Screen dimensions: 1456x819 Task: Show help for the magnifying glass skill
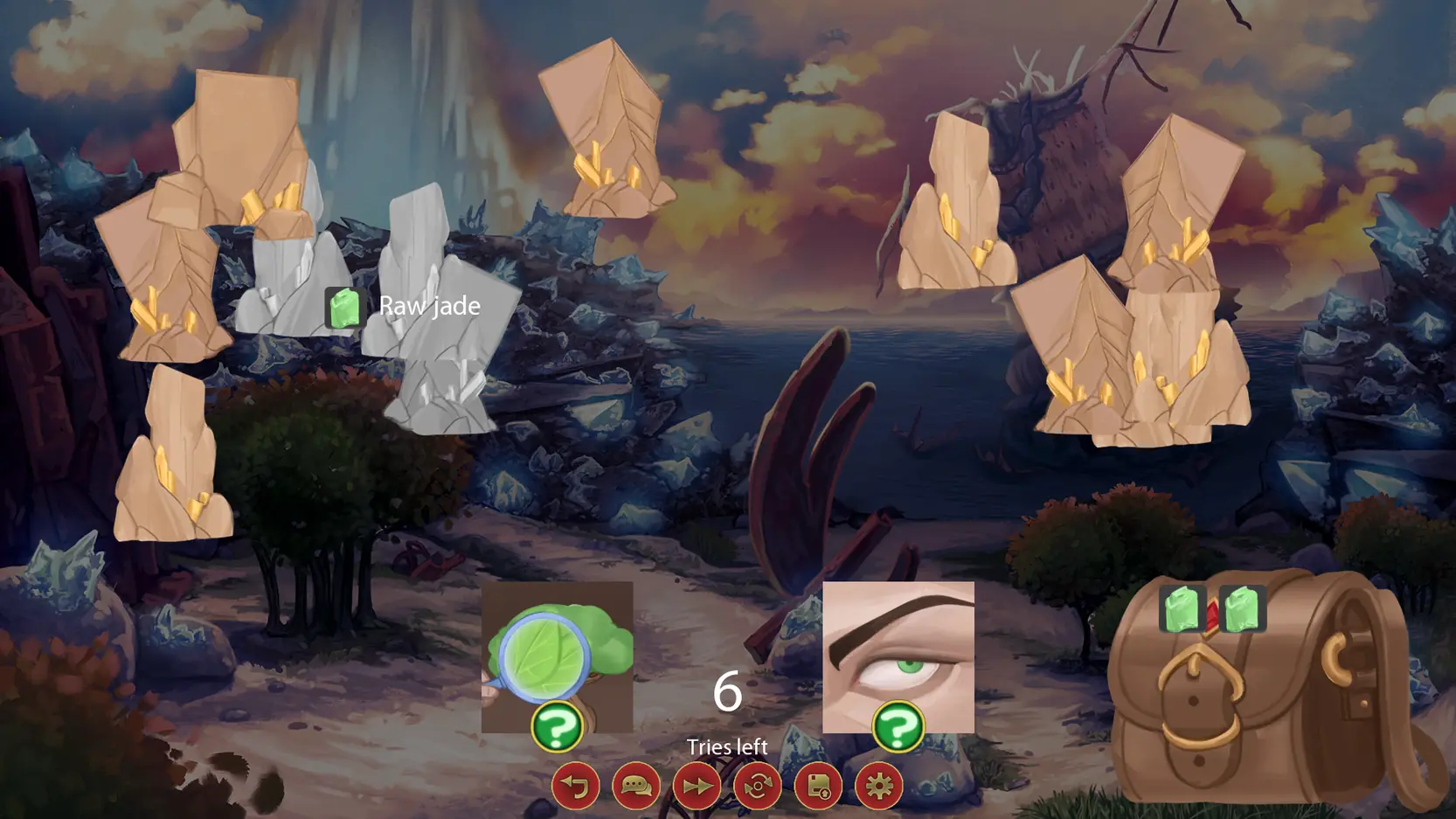(x=557, y=726)
